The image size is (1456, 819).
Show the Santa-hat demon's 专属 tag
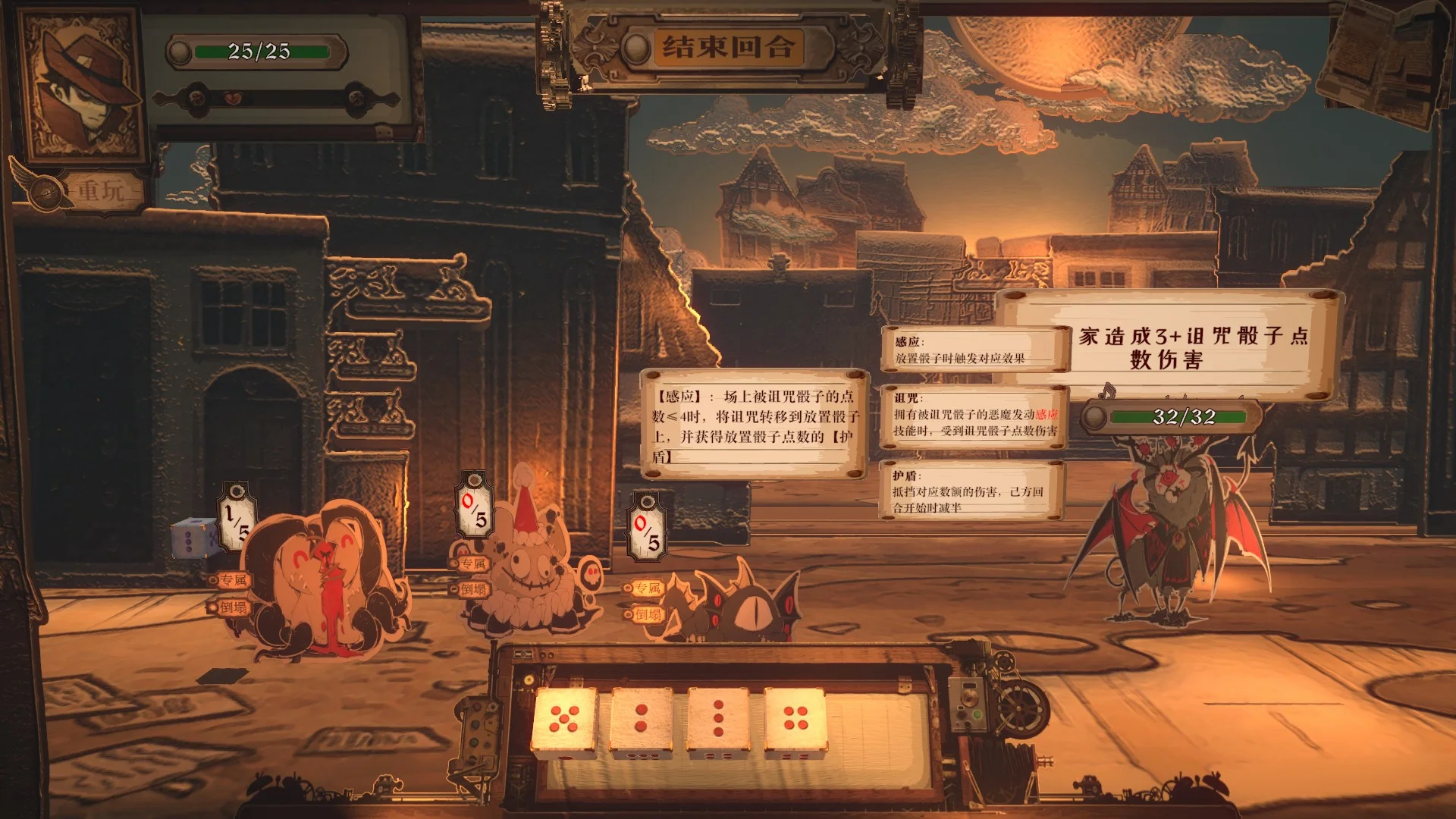[471, 563]
